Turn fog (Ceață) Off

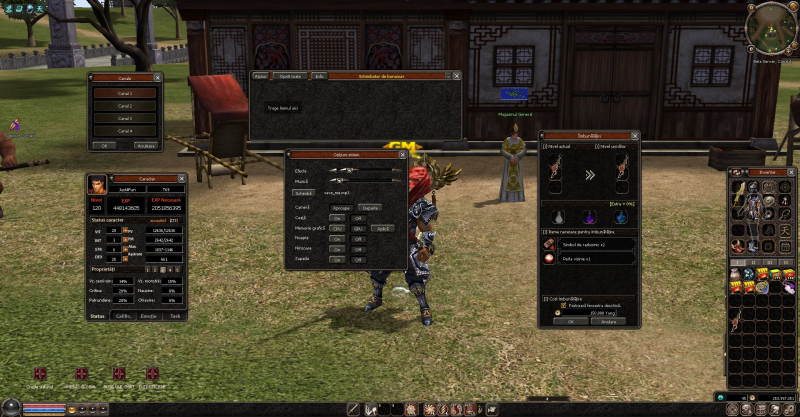click(x=357, y=217)
